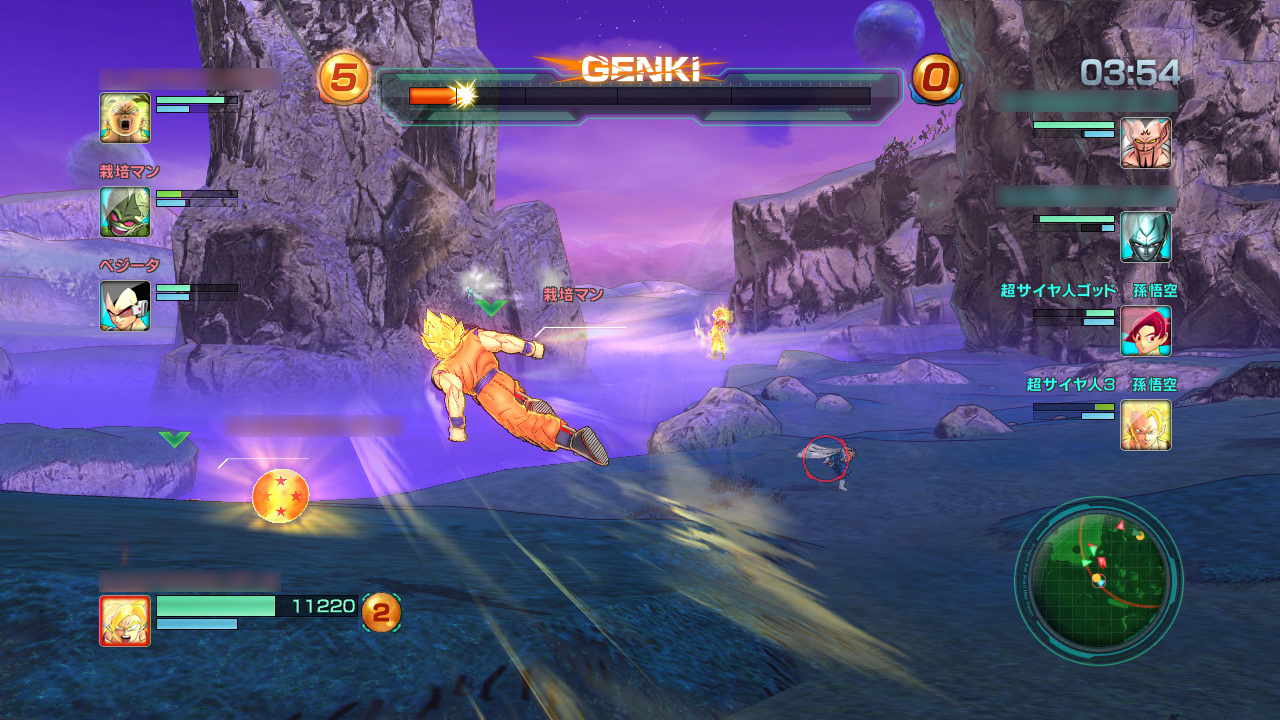Screen dimensions: 1280x720
Task: Click your own player portrait
Action: pos(125,620)
